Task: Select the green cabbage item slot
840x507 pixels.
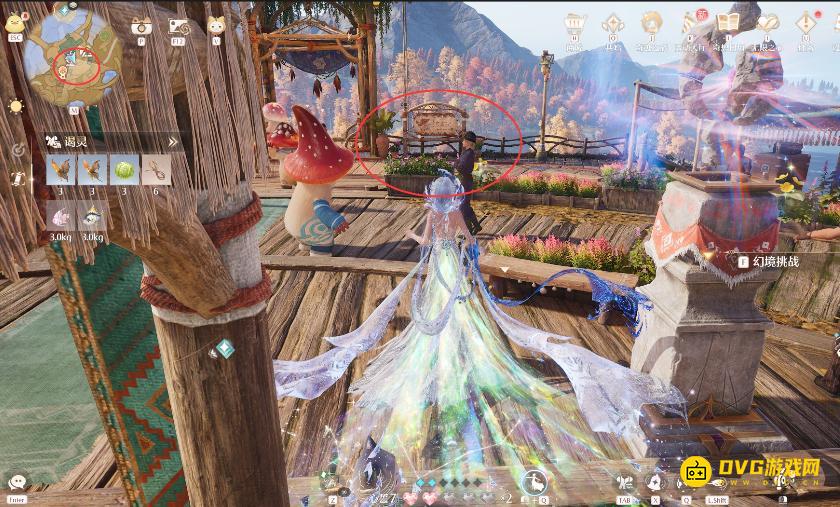Action: [124, 169]
